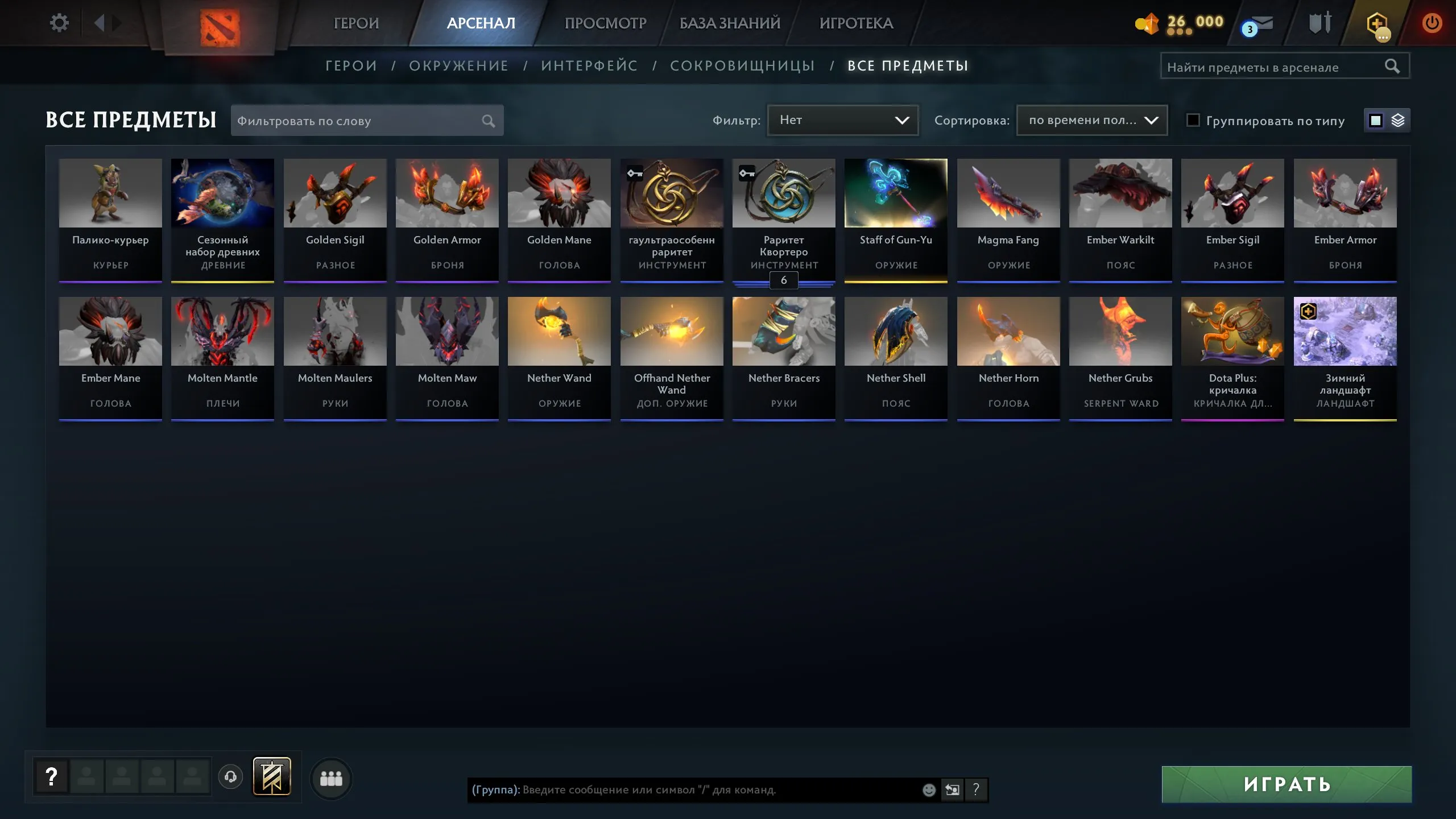Viewport: 1456px width, 819px height.
Task: Enable the Группировать по типу checkbox
Action: point(1194,120)
